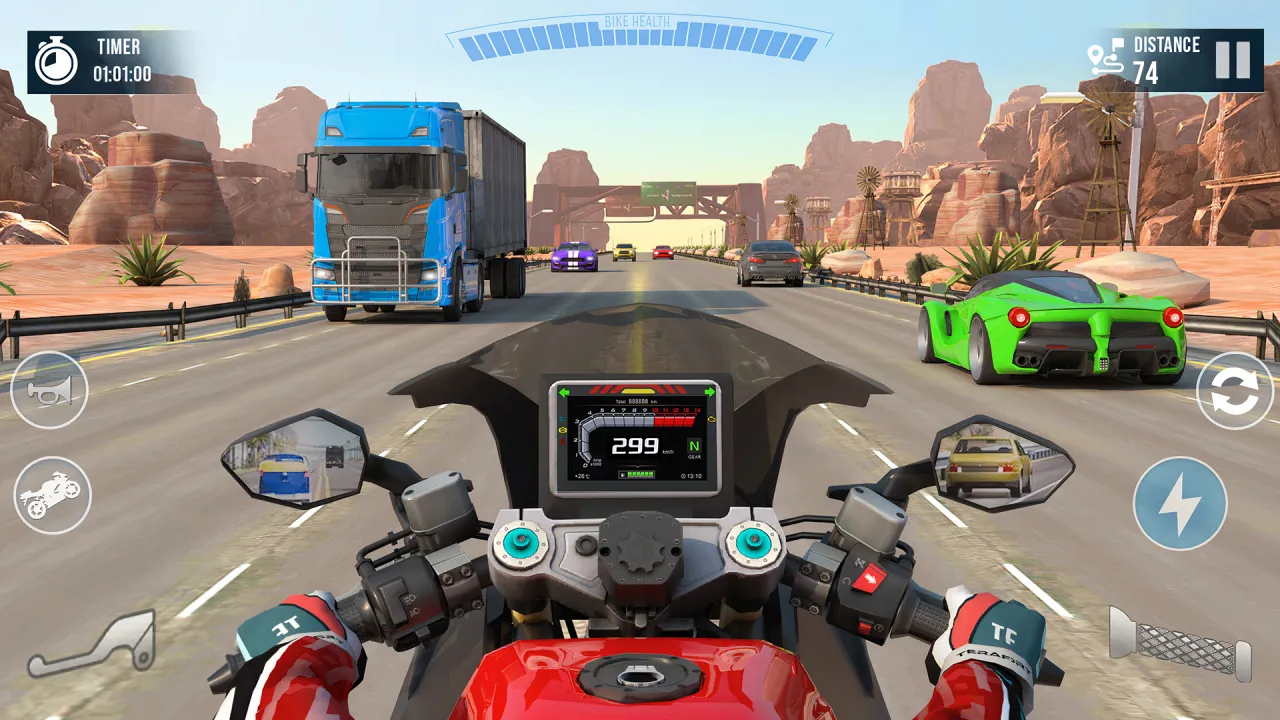Viewport: 1280px width, 720px height.
Task: Click the red RPM tachometer bar on the speedometer
Action: pyautogui.click(x=673, y=420)
